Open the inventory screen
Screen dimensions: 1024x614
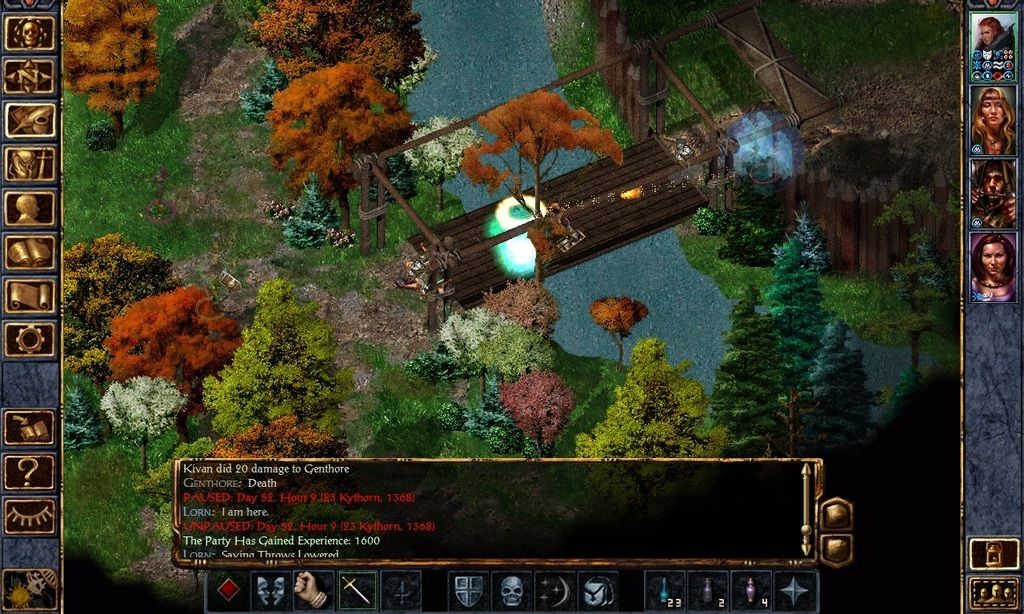pyautogui.click(x=30, y=164)
